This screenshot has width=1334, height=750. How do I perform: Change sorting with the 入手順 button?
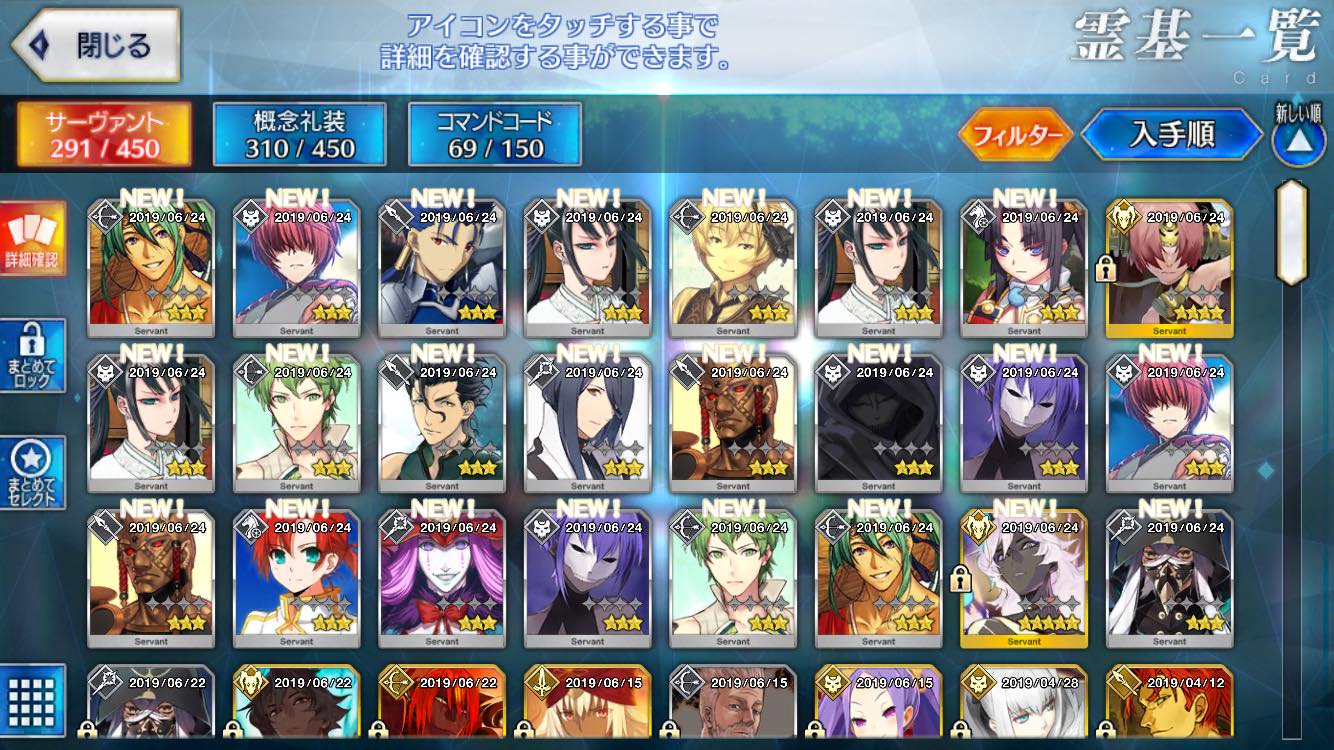point(1170,135)
